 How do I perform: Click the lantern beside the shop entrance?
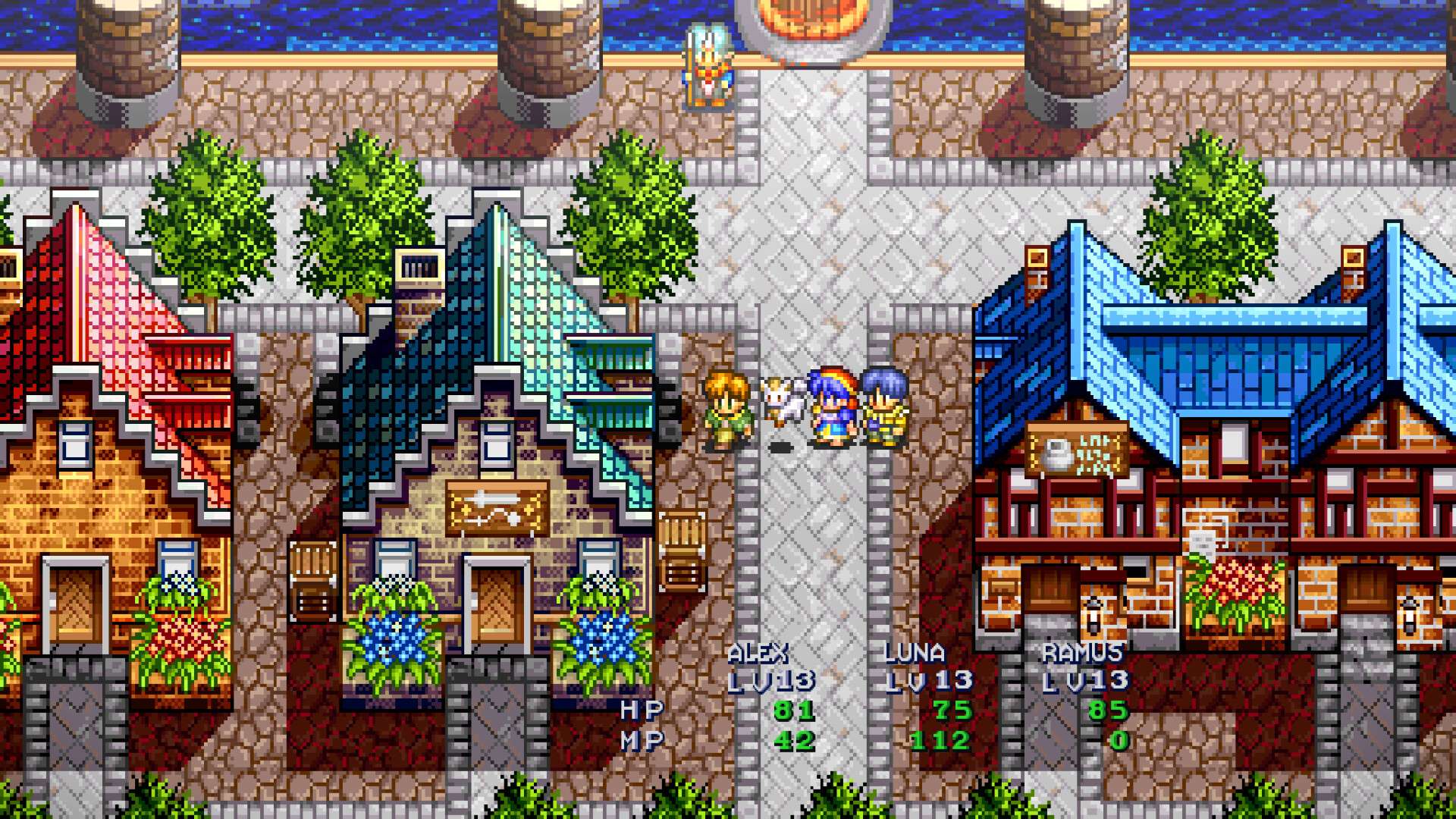(x=1094, y=616)
